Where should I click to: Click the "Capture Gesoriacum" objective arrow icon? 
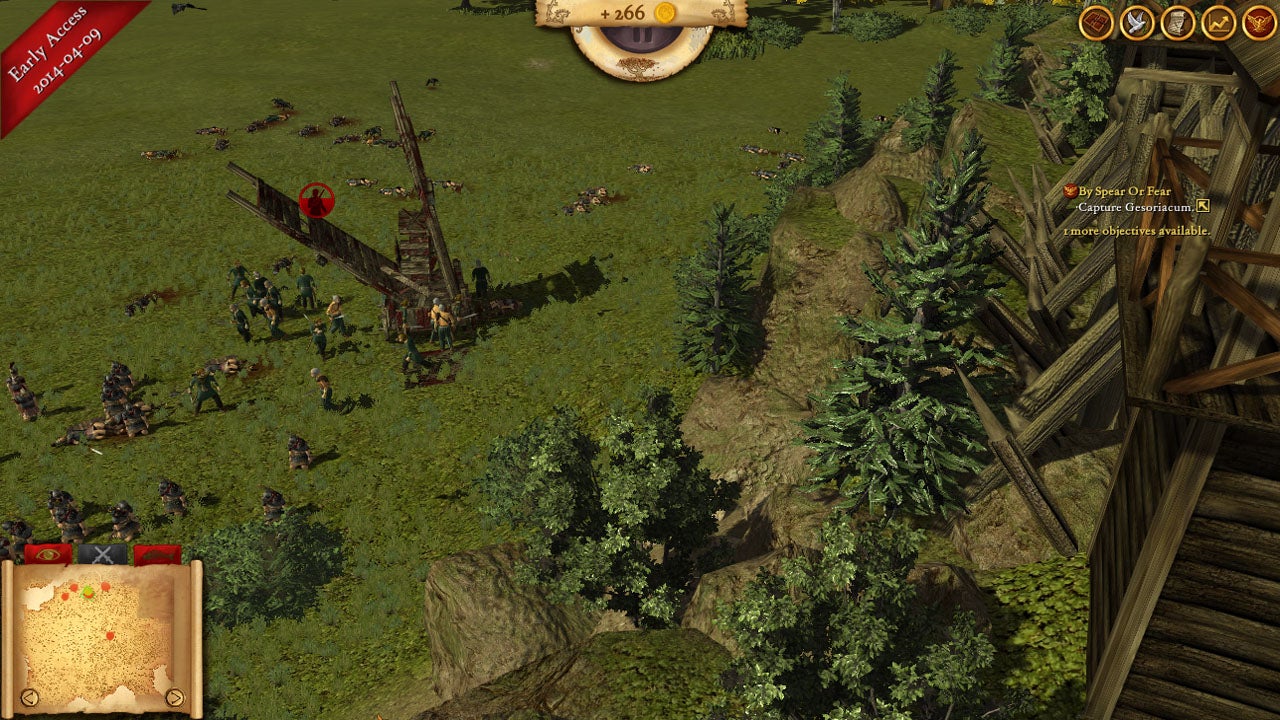(1203, 207)
